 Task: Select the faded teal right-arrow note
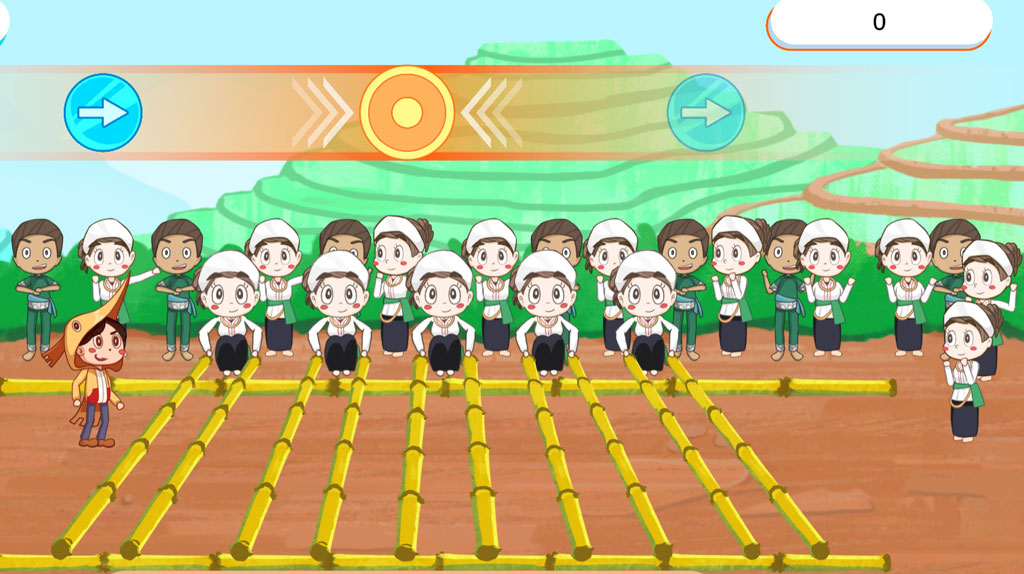coord(706,113)
